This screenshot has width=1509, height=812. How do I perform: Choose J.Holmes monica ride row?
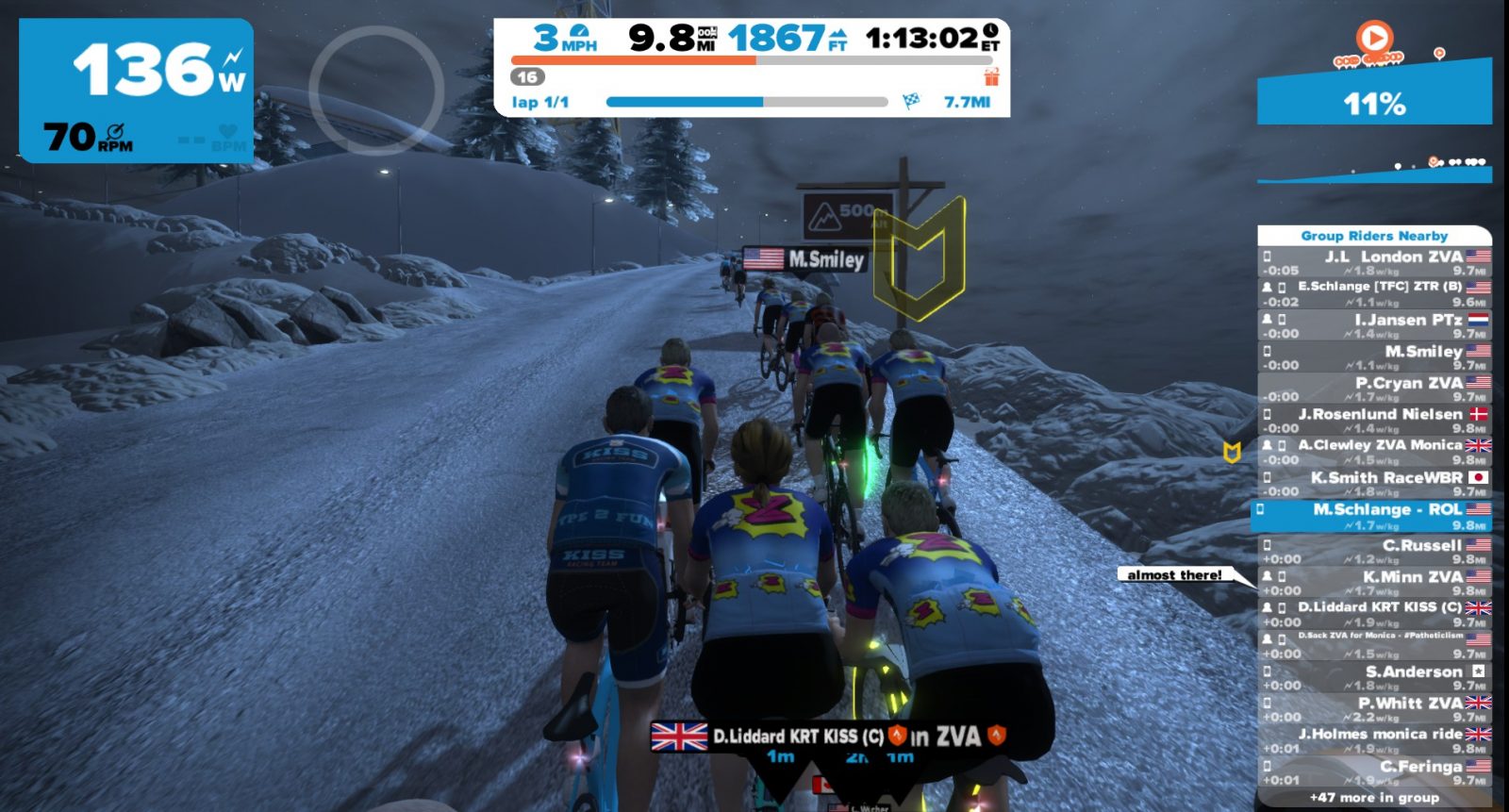pos(1375,739)
